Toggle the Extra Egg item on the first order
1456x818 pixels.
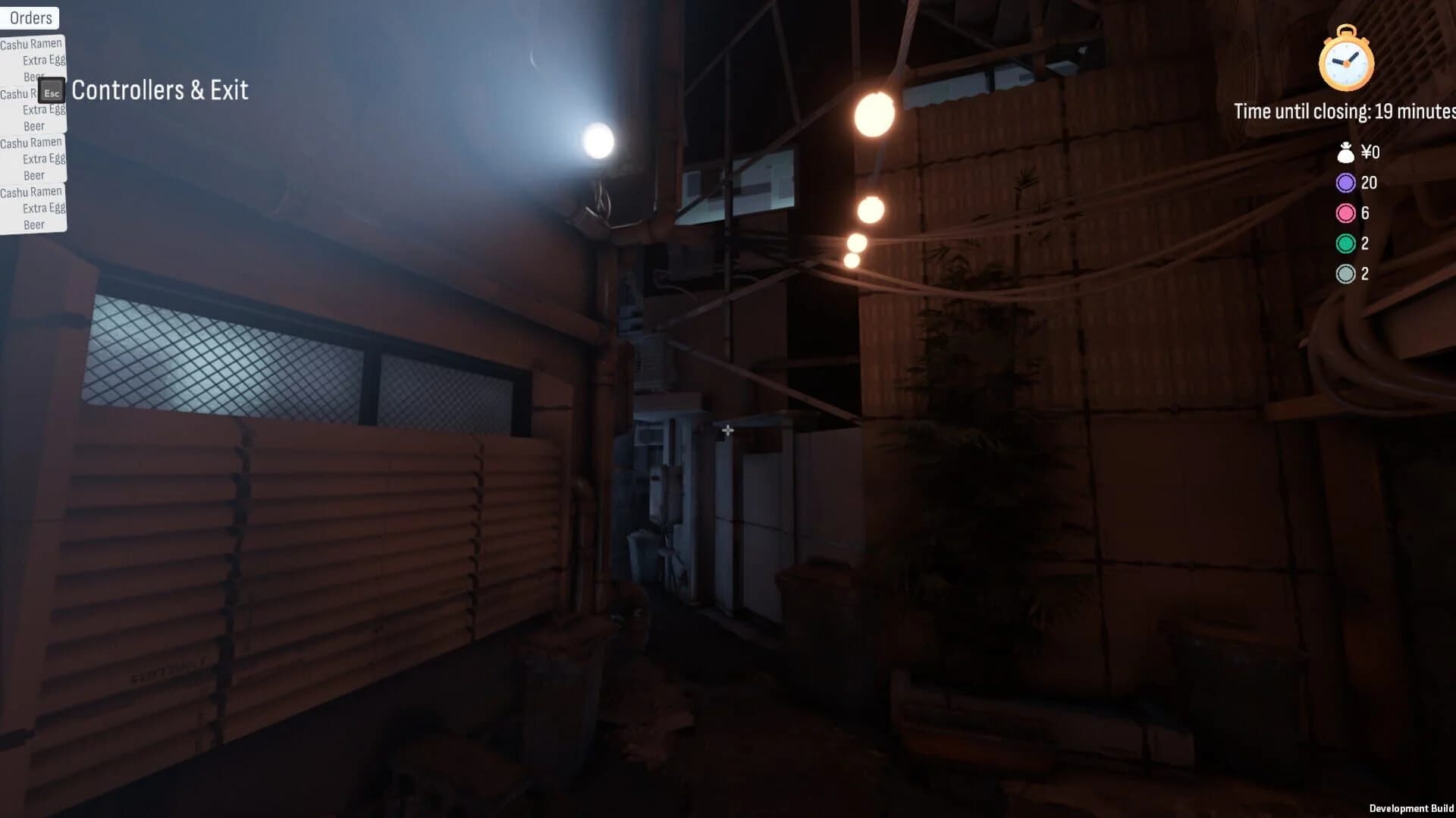(x=42, y=59)
